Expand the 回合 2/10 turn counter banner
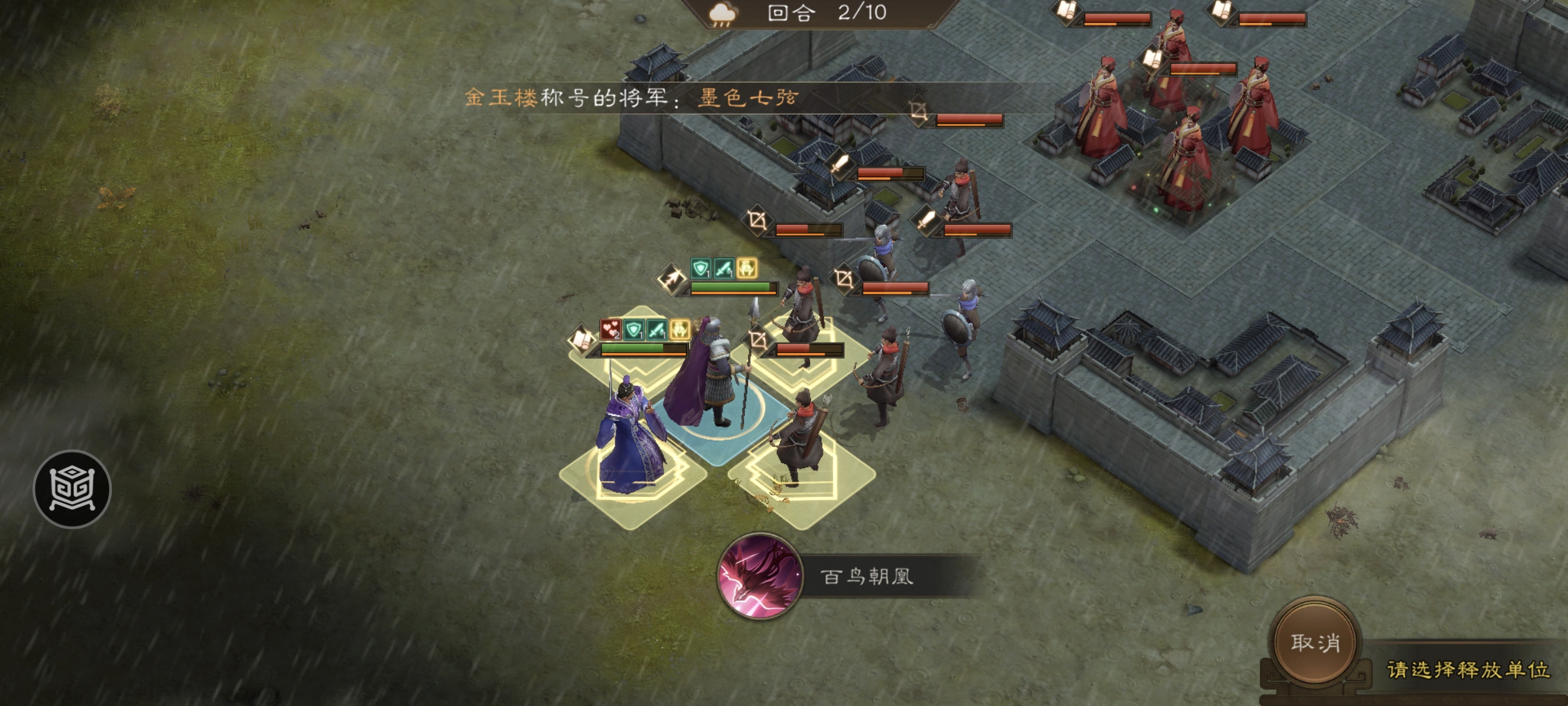The width and height of the screenshot is (1568, 706). tap(817, 15)
